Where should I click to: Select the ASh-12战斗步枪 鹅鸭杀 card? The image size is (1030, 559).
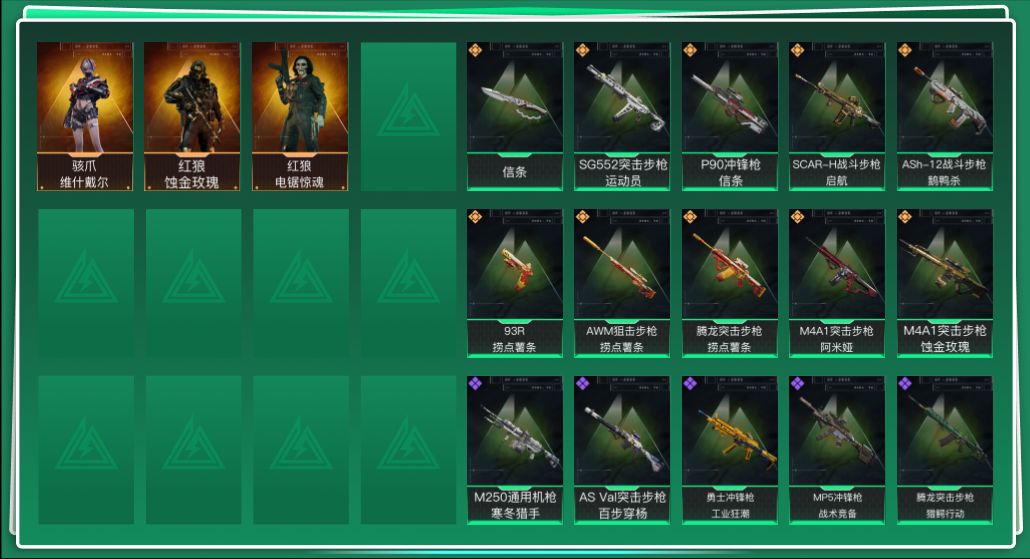(944, 116)
